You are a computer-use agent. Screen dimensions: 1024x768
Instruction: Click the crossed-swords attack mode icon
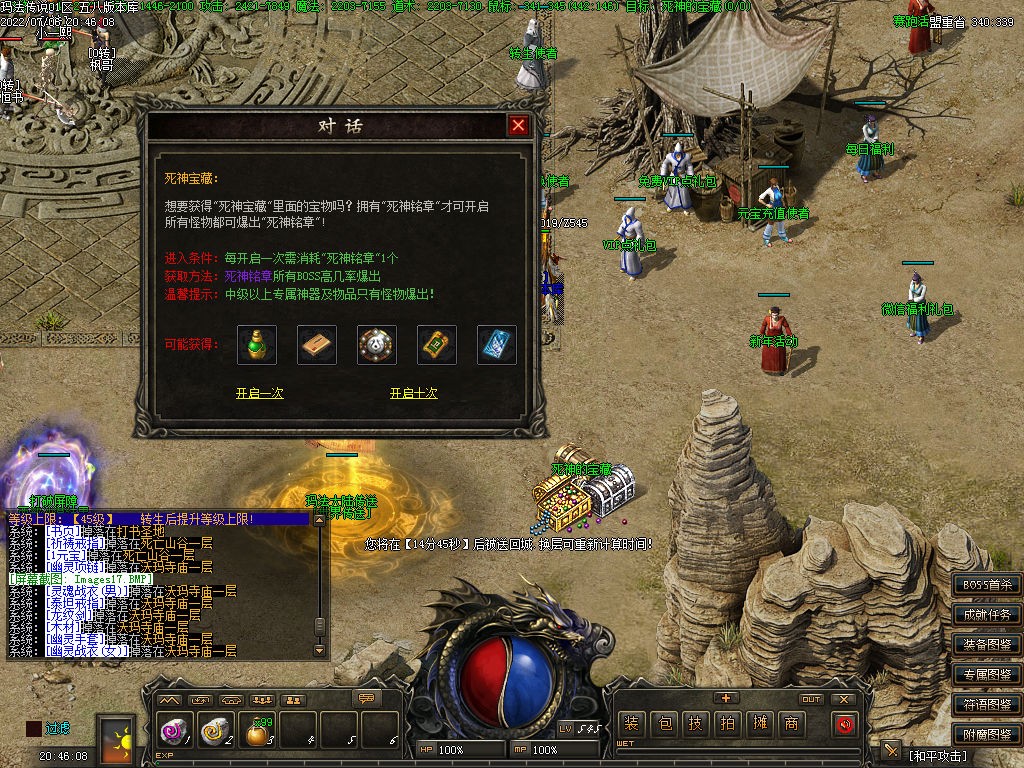[891, 750]
